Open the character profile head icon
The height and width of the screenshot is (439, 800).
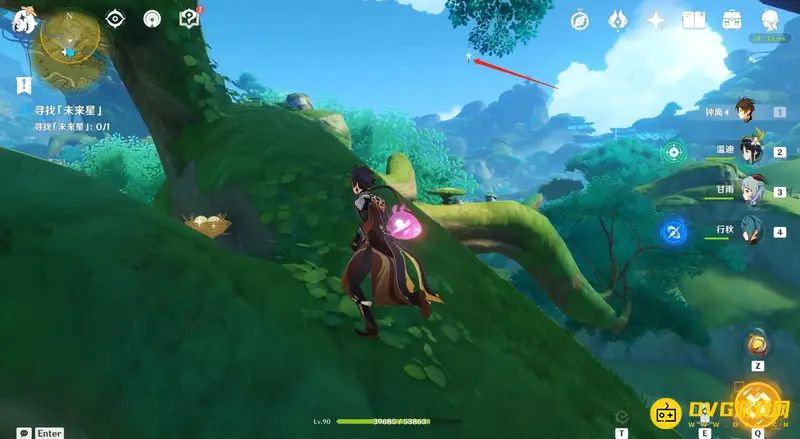pos(770,19)
